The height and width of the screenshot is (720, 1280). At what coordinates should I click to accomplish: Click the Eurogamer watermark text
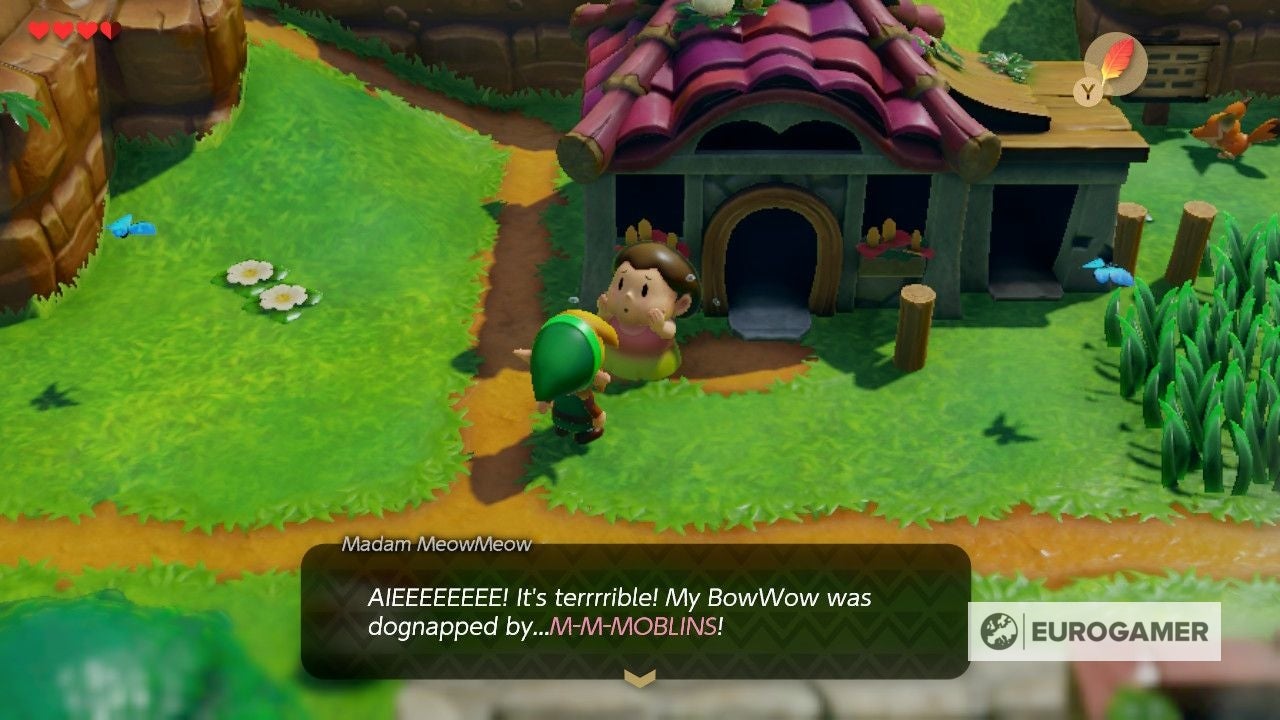(x=1120, y=631)
